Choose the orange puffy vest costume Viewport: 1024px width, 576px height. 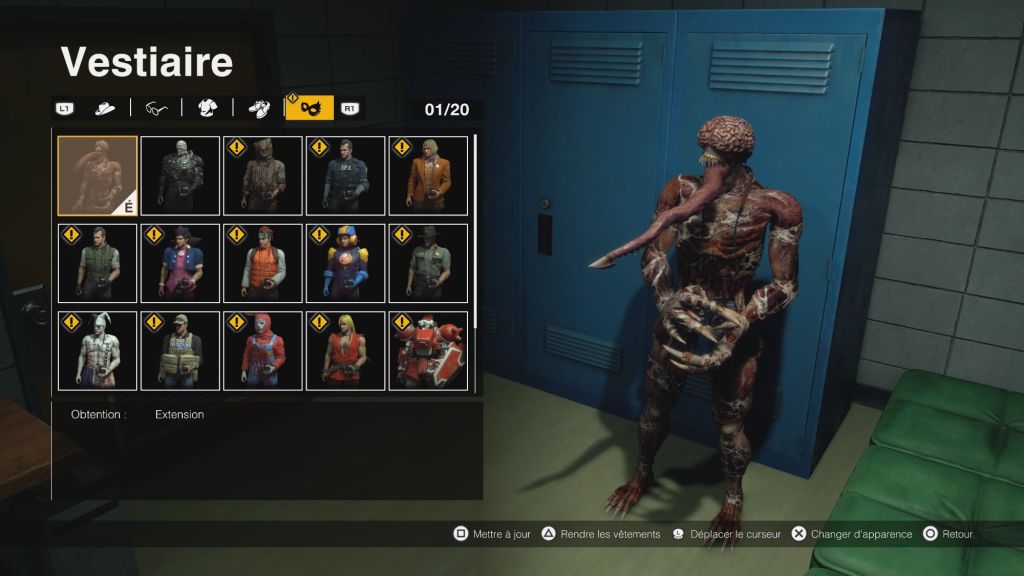tap(263, 263)
